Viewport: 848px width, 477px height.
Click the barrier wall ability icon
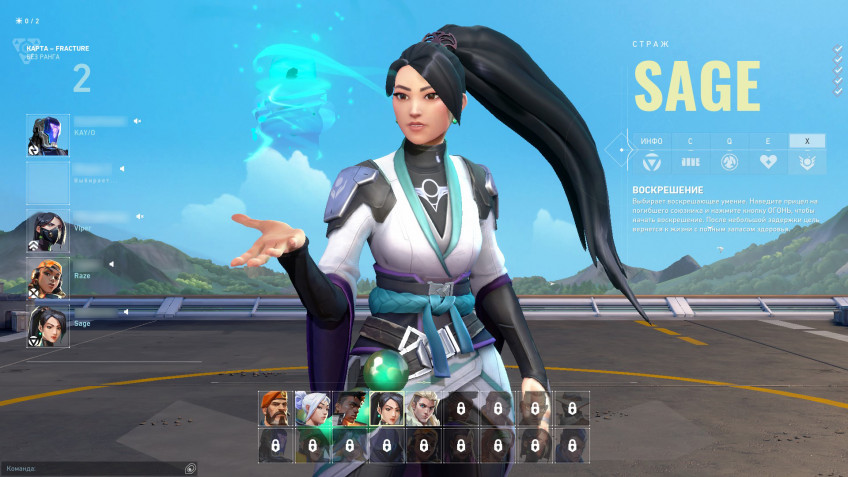tap(689, 162)
